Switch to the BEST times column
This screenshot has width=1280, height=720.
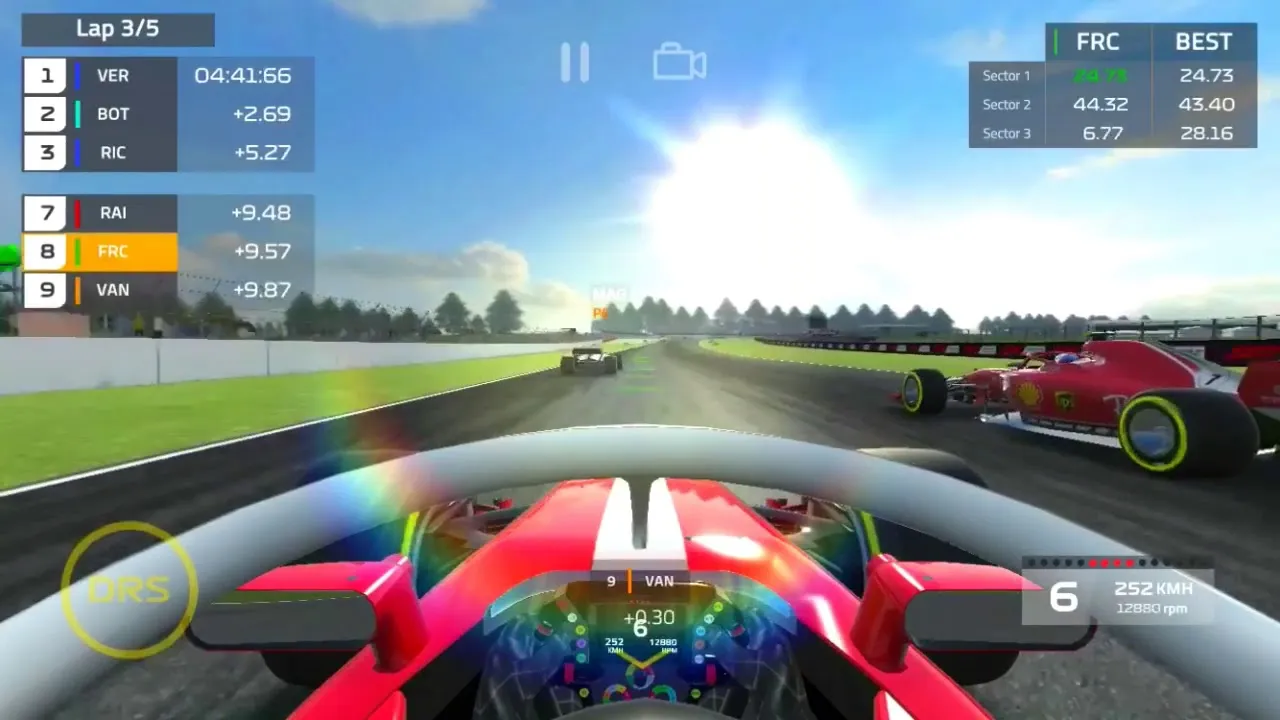point(1203,41)
